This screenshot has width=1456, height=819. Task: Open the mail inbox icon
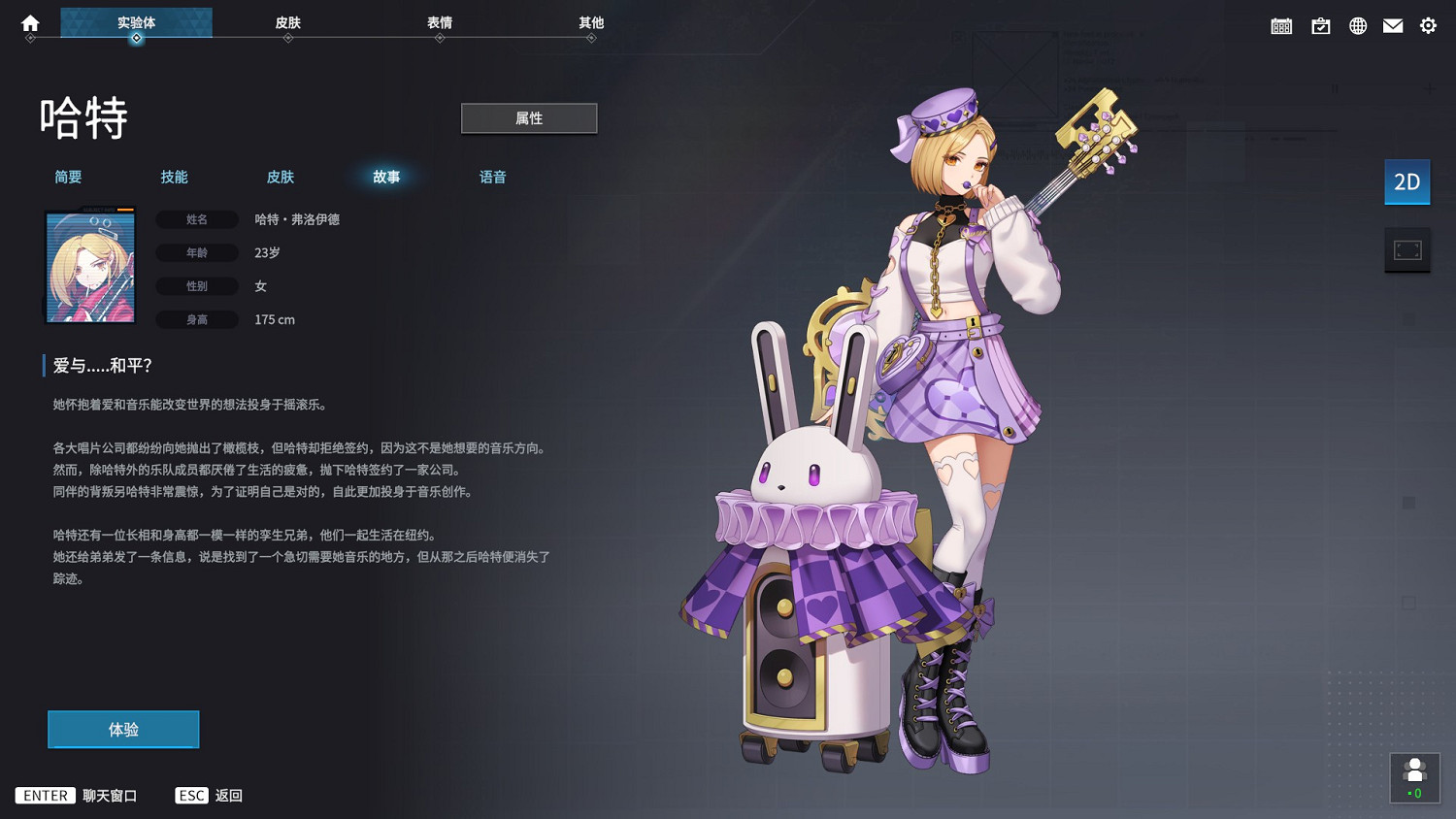pyautogui.click(x=1392, y=25)
